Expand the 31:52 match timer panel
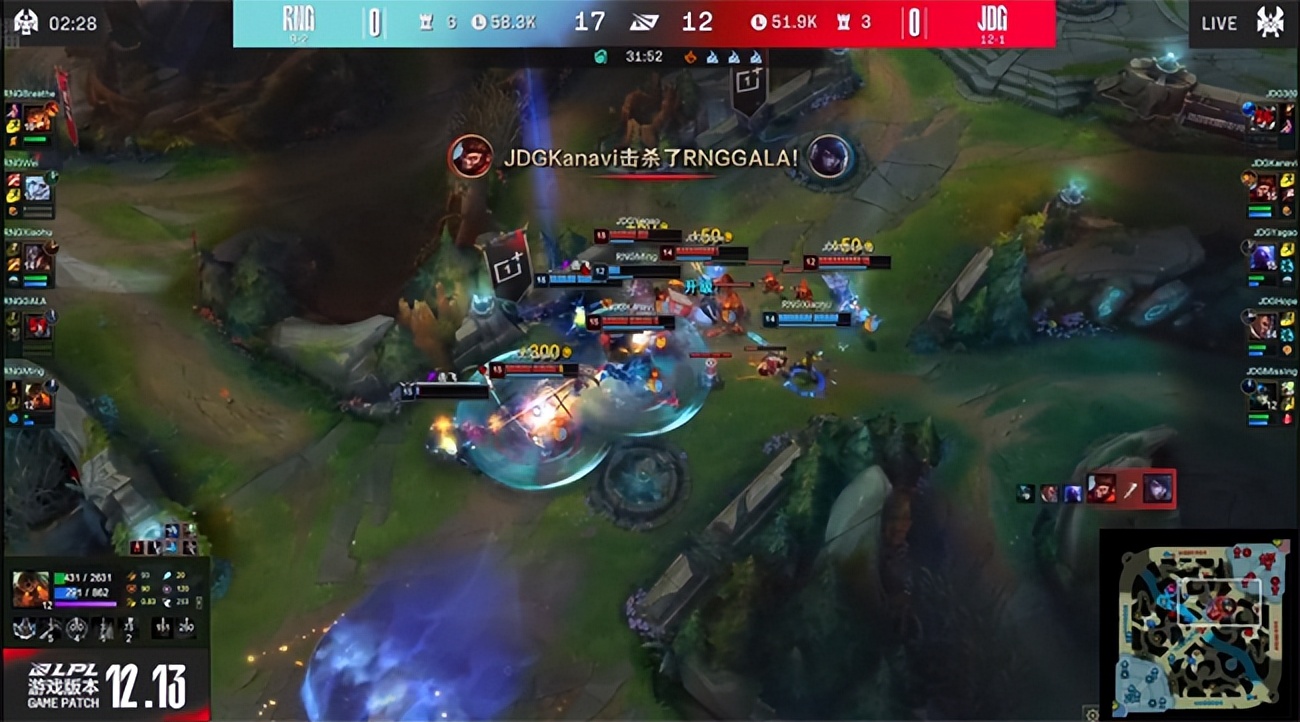1300x722 pixels. coord(645,56)
